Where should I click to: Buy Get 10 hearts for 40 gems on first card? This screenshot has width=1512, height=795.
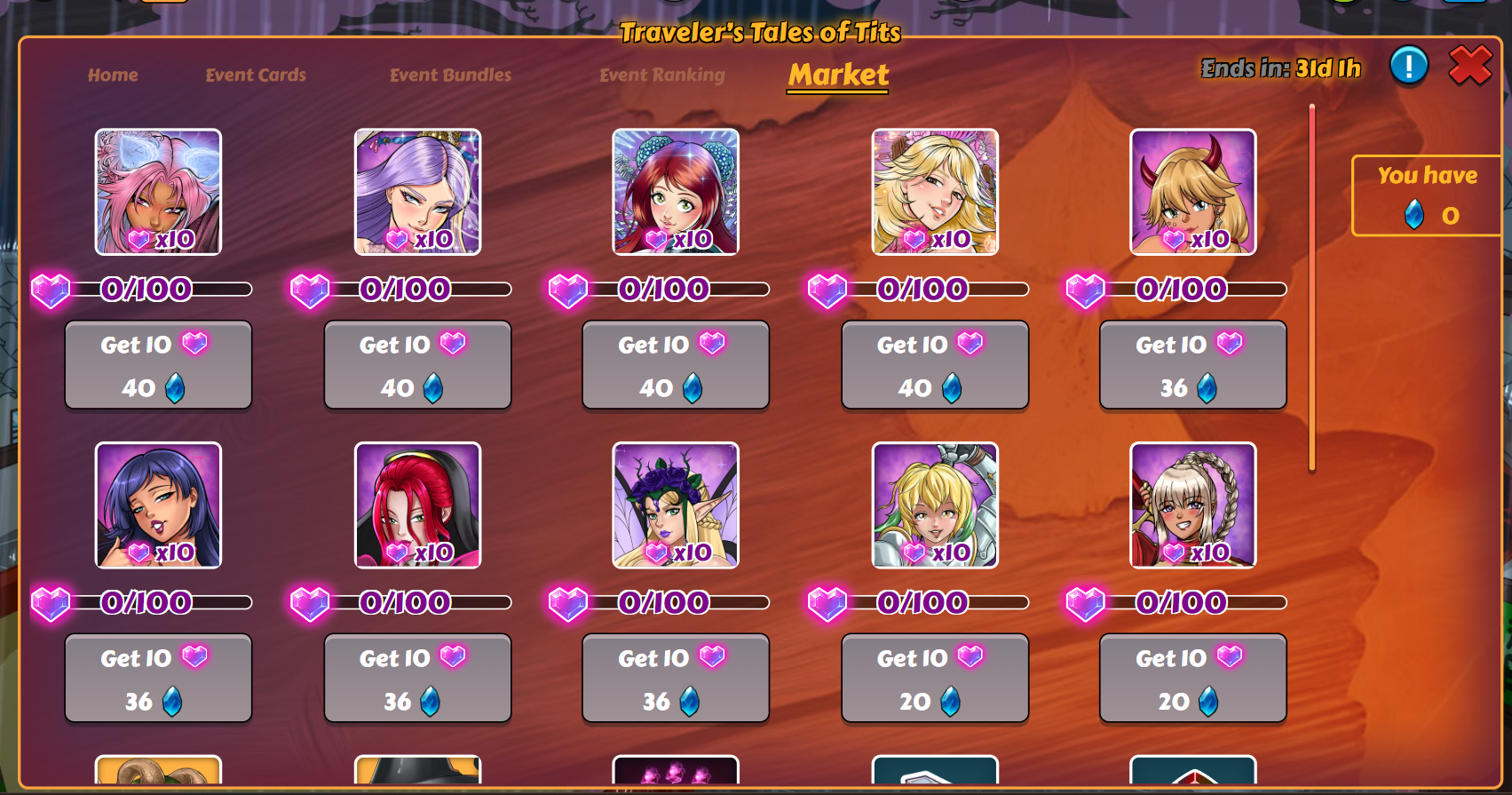158,365
